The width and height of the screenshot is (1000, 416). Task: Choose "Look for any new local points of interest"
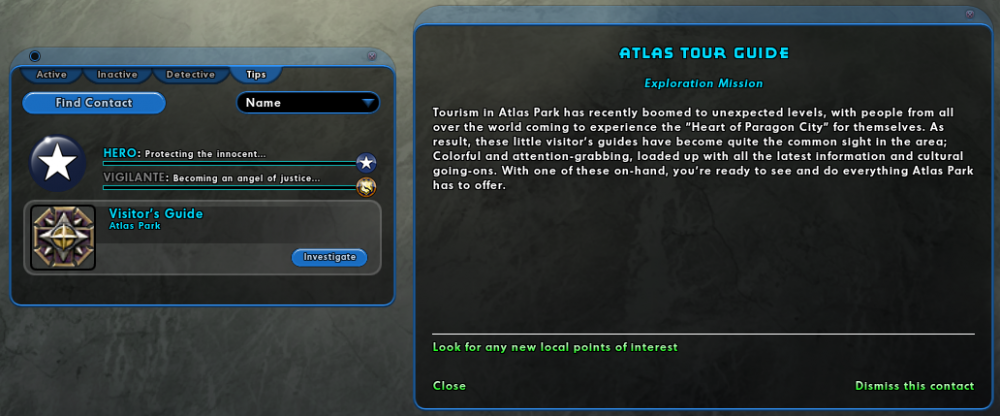[x=555, y=347]
